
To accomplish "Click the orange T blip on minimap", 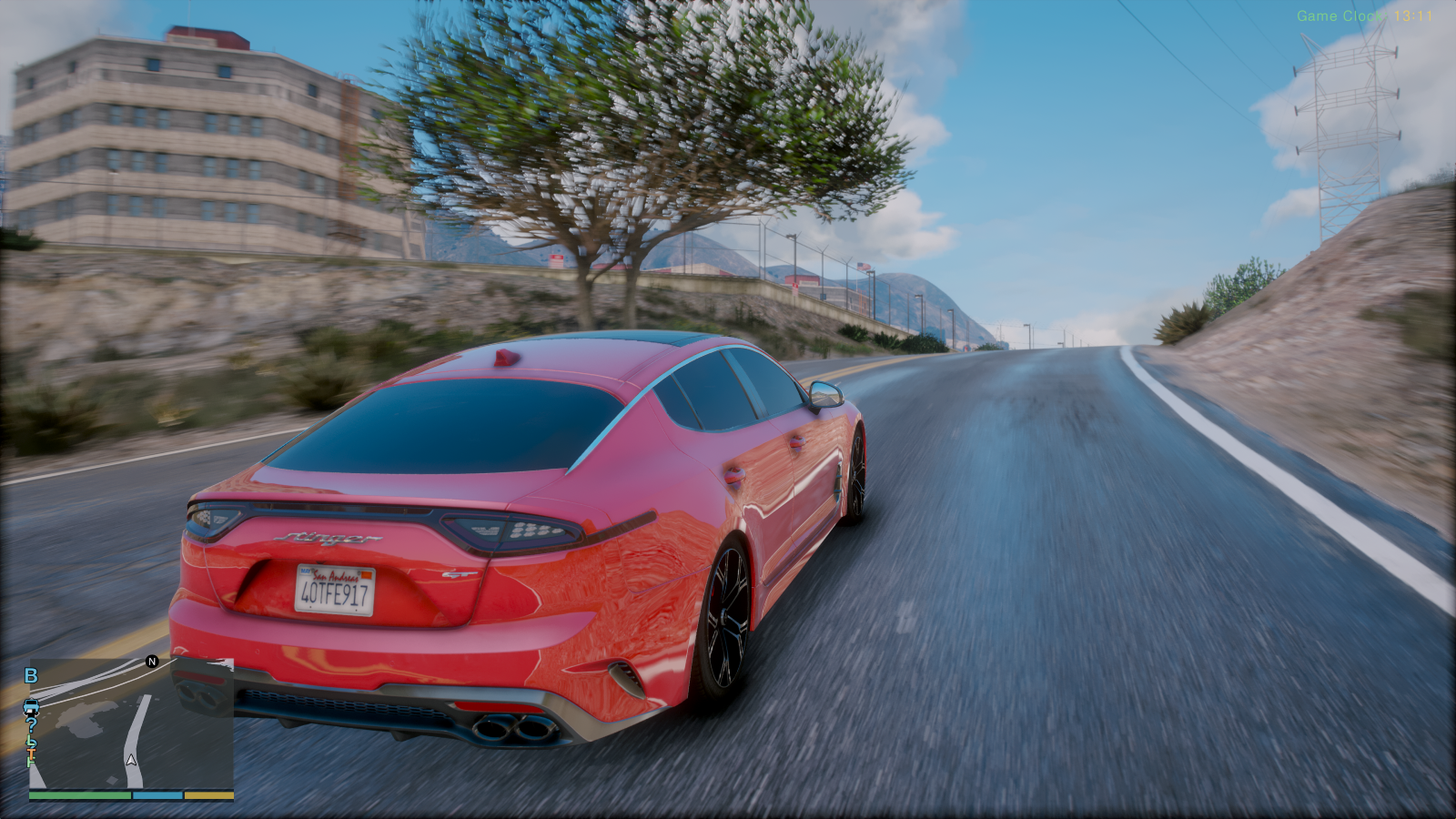I will click(x=32, y=752).
